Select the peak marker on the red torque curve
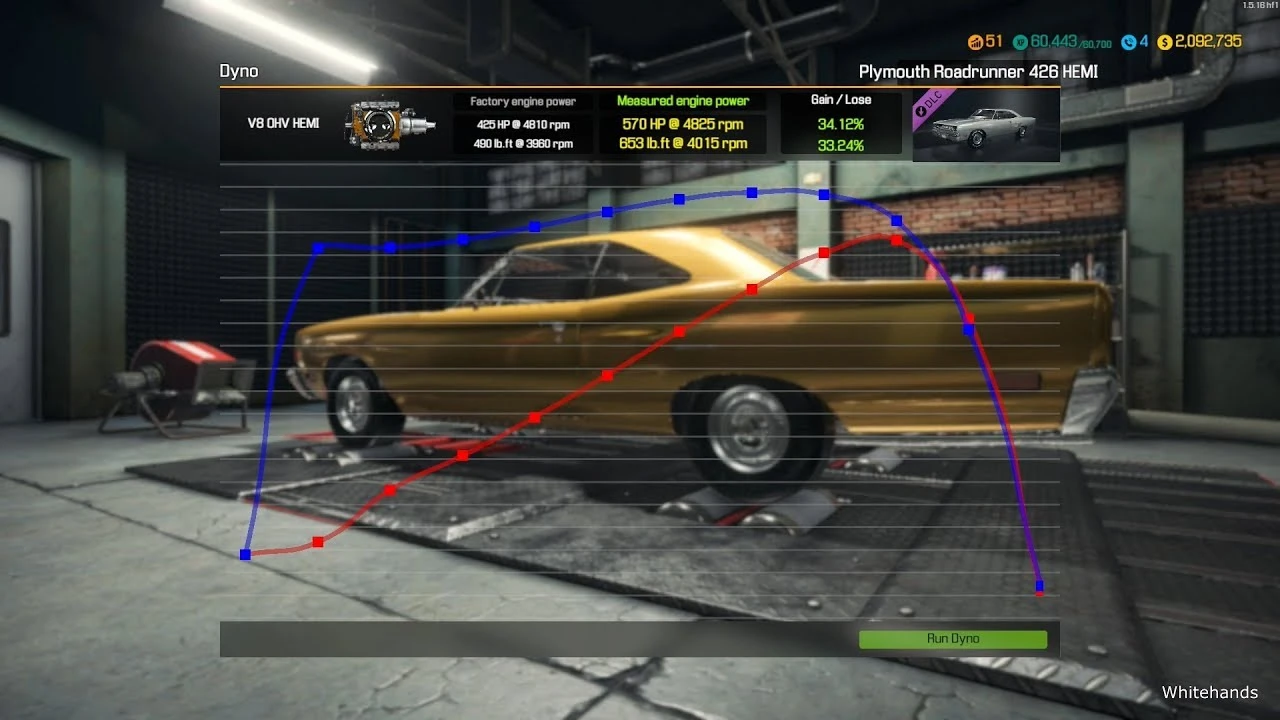The height and width of the screenshot is (720, 1280). click(895, 239)
